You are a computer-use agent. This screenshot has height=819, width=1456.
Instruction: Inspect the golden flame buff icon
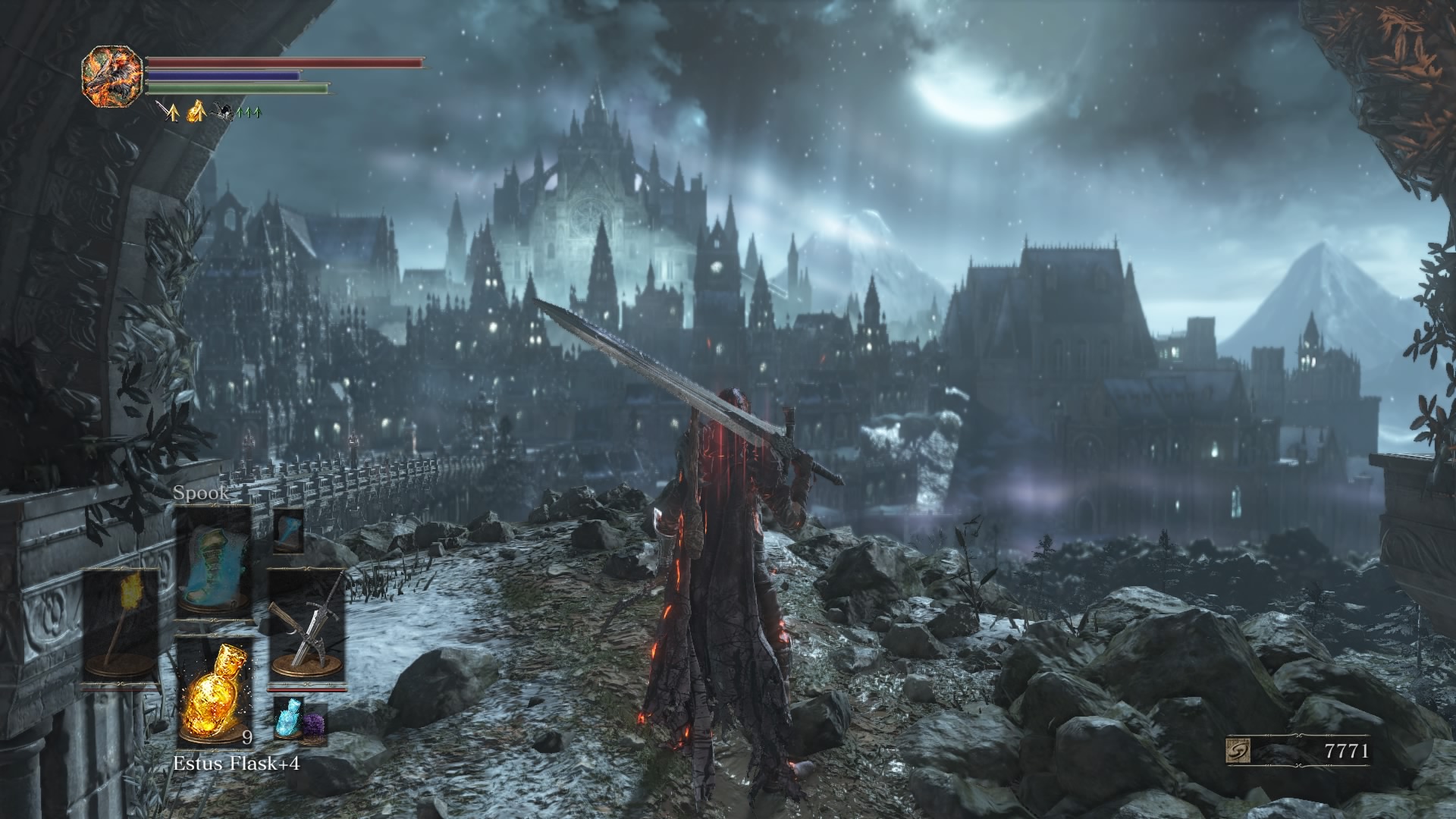point(196,112)
